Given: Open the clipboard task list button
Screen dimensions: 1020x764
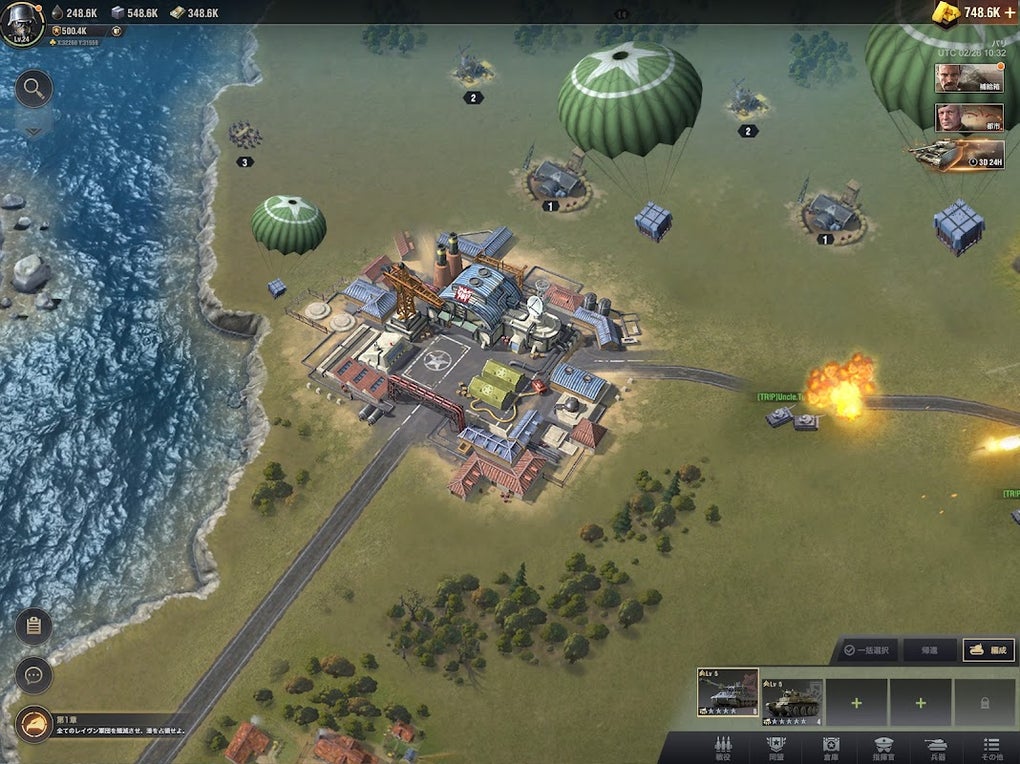Looking at the screenshot, I should [x=33, y=626].
